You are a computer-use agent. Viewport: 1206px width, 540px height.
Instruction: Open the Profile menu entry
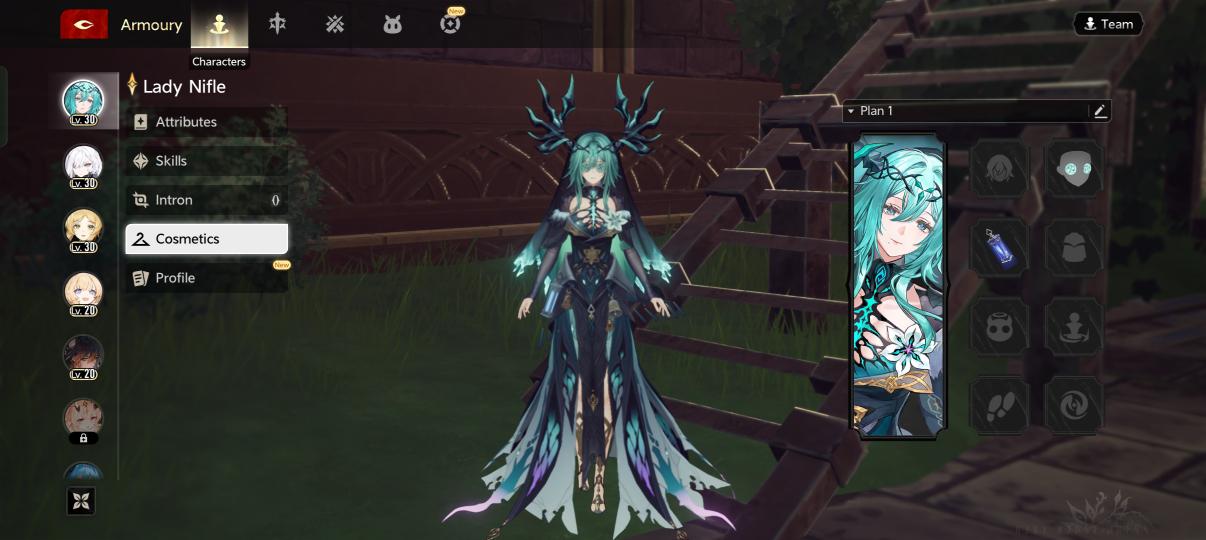coord(206,278)
